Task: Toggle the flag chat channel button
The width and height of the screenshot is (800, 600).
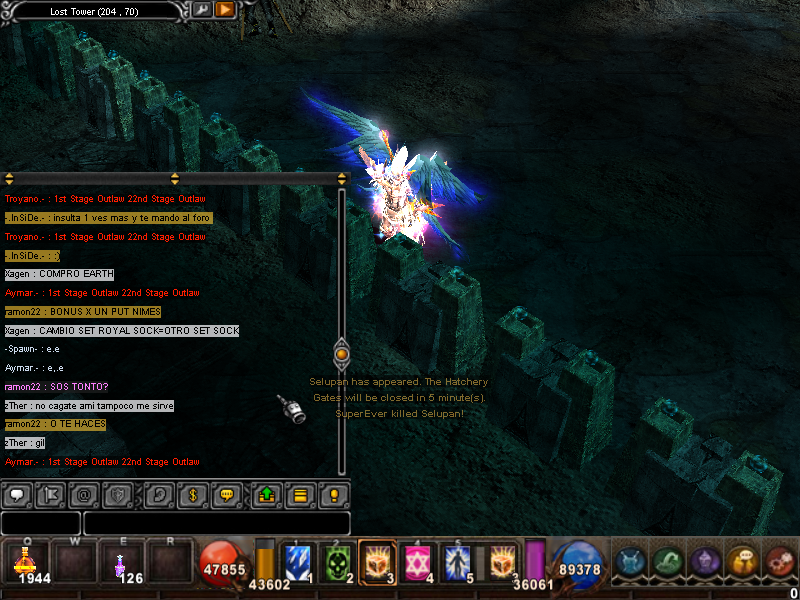Action: pos(49,494)
